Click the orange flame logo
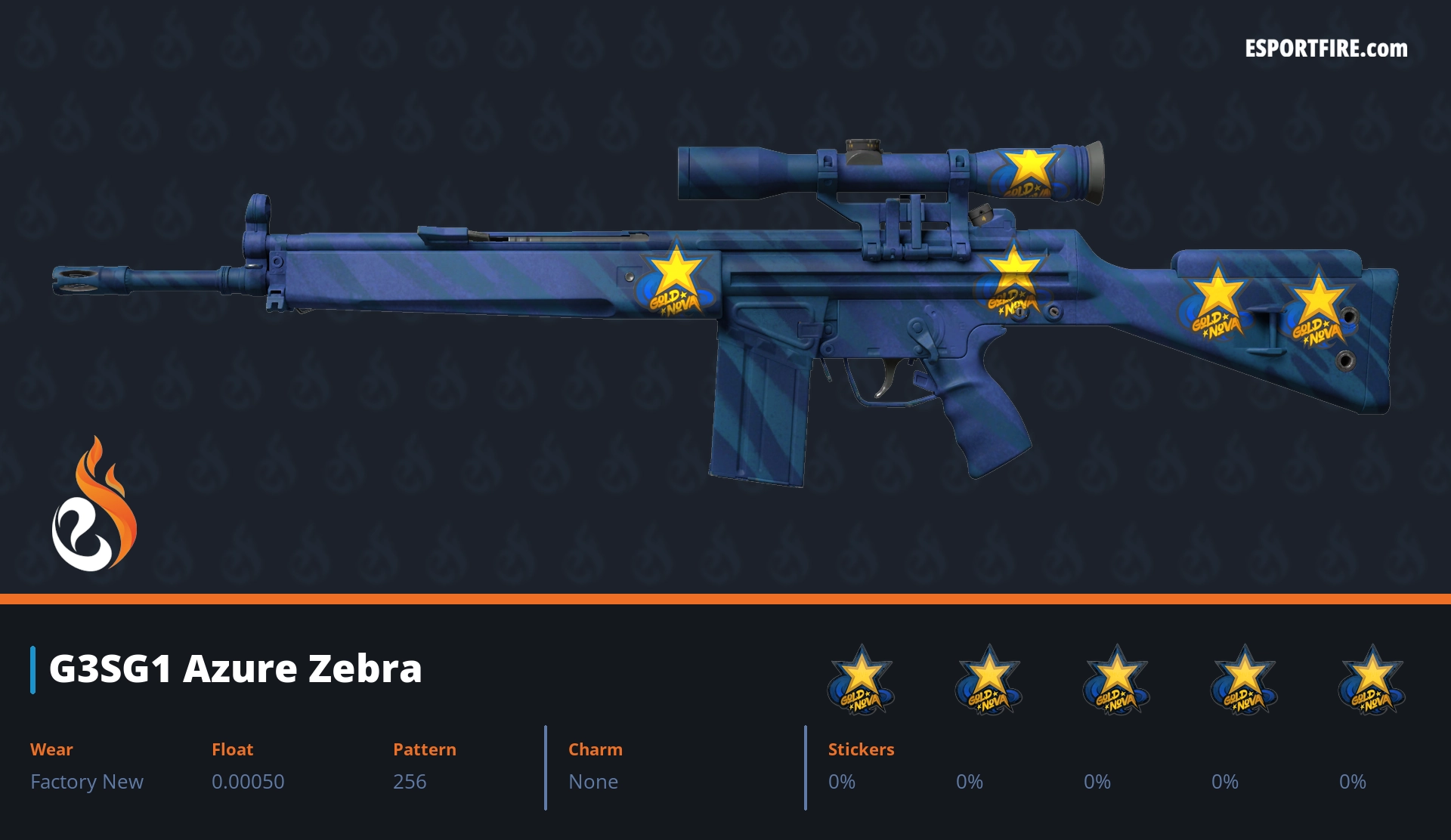Screen dimensions: 1451x840 tap(94, 505)
